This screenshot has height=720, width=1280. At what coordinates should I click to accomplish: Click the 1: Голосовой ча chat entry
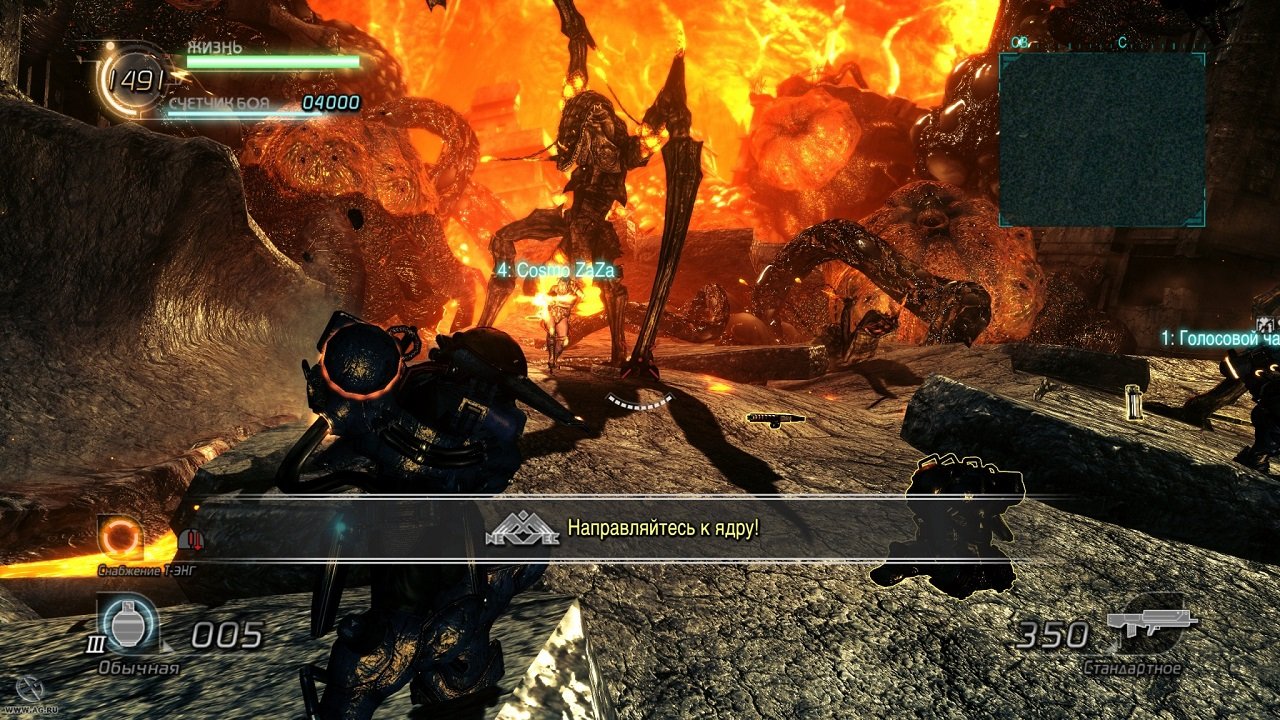point(1210,337)
